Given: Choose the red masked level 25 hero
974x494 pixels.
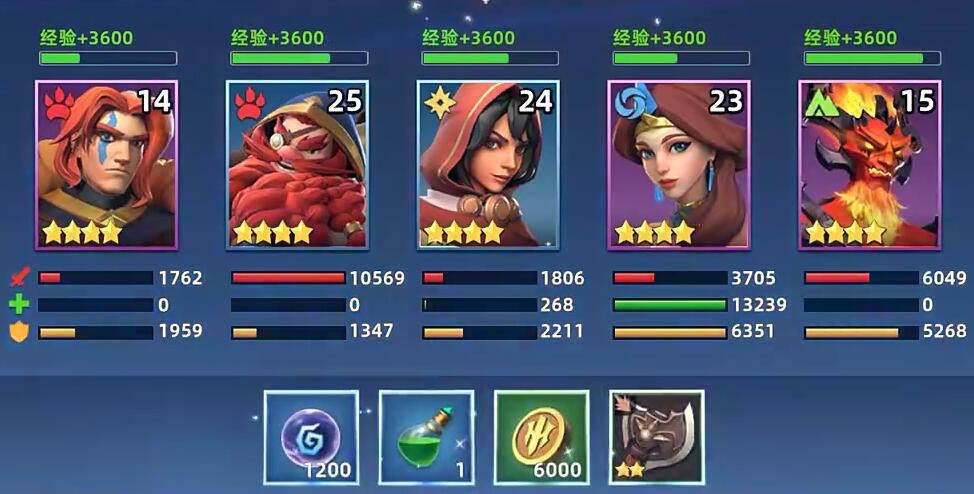Looking at the screenshot, I should coord(297,165).
